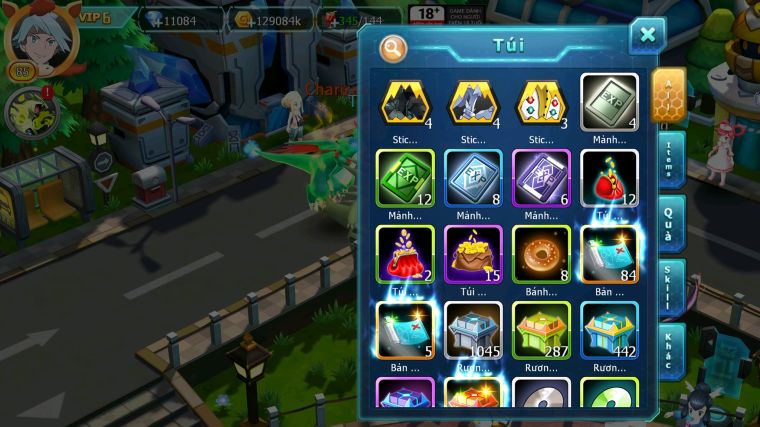This screenshot has height=427, width=760.
Task: Switch to the Quà tab
Action: (x=671, y=223)
